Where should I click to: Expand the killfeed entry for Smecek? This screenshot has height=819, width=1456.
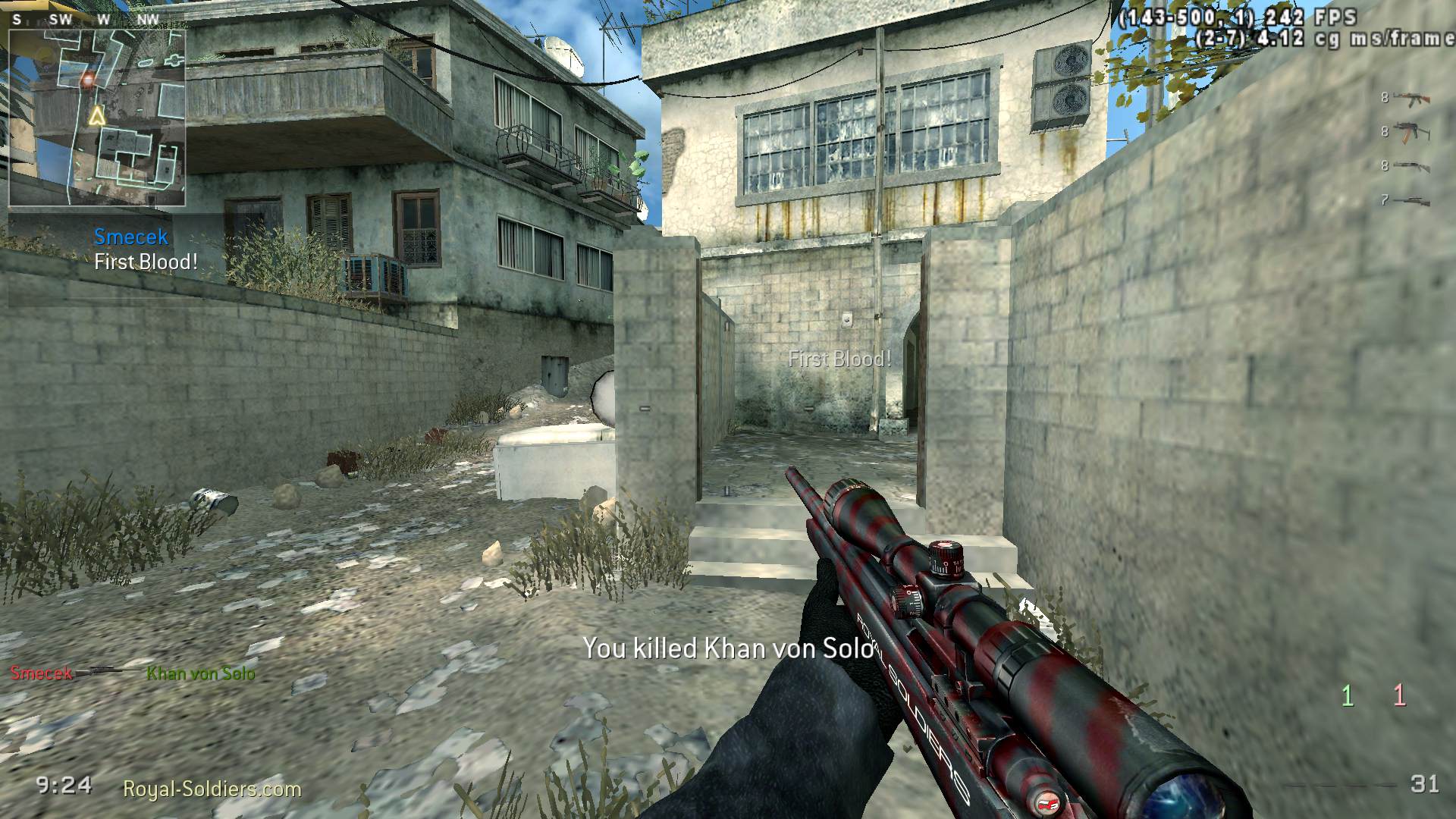42,670
